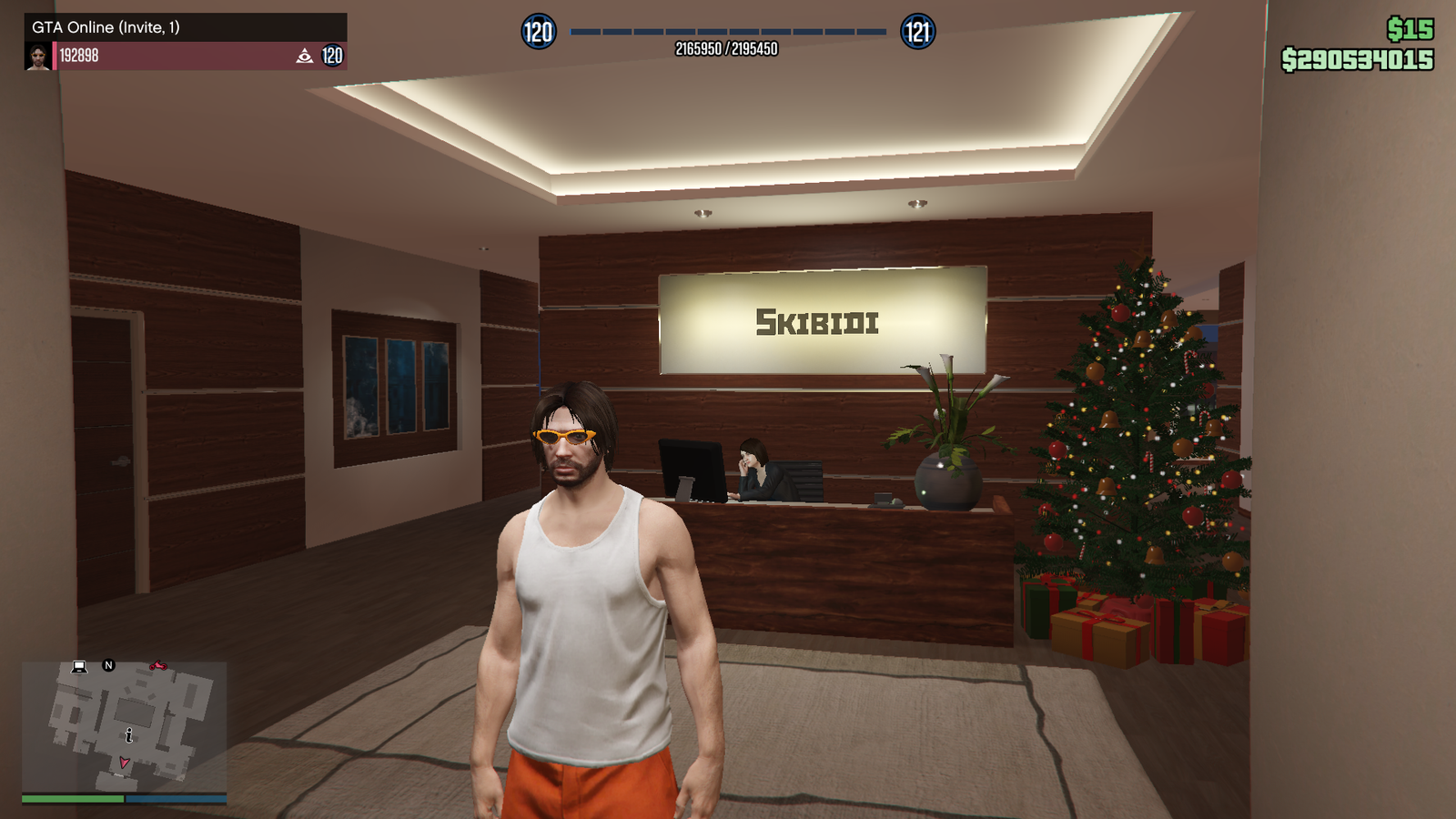Click the RP progress bar showing 2165950/2195450
The image size is (1456, 819).
[x=727, y=32]
